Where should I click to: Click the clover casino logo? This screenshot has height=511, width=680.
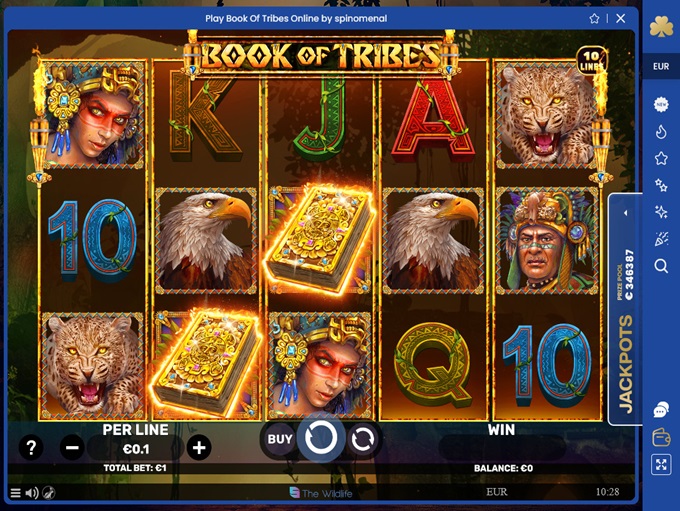[x=661, y=27]
